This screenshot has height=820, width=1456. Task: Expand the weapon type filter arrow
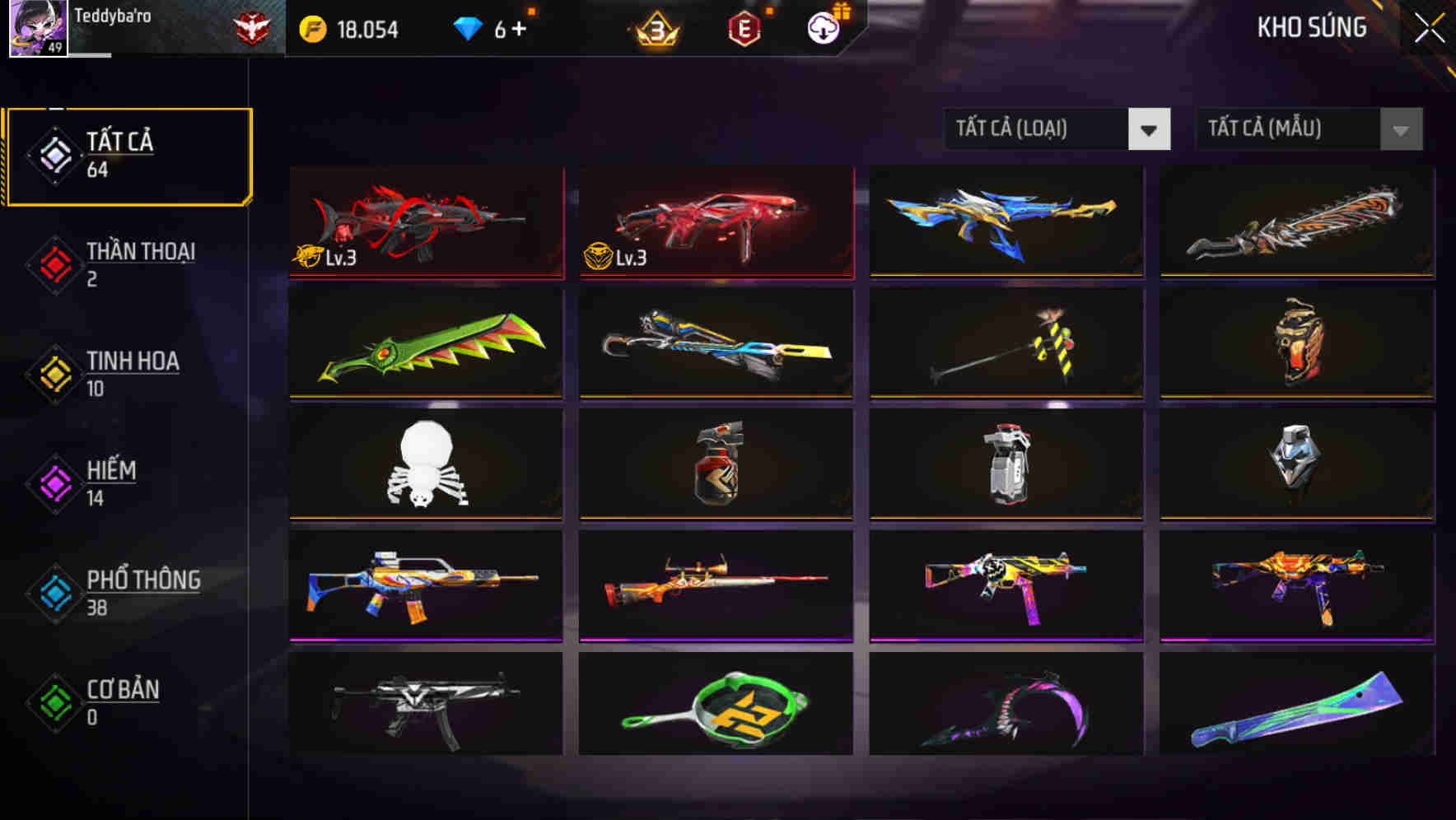coord(1150,129)
